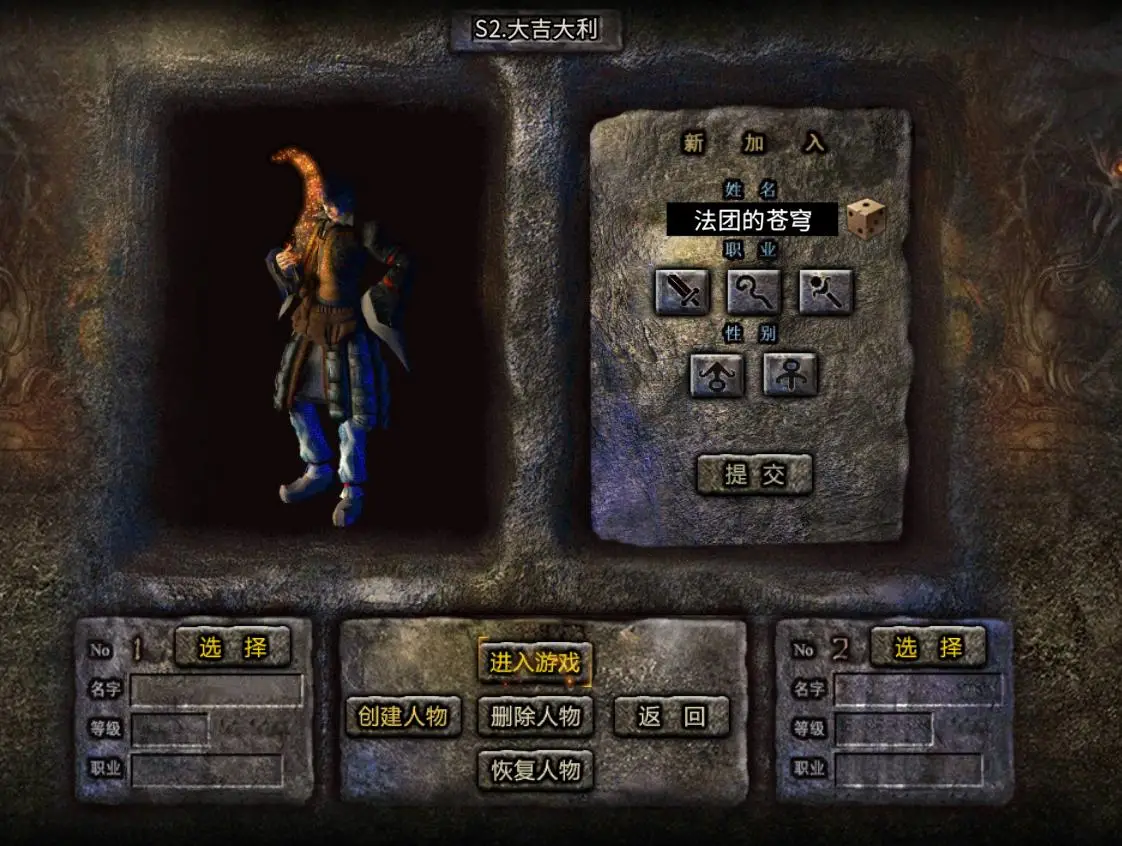Choose the female gender symbol button

790,375
